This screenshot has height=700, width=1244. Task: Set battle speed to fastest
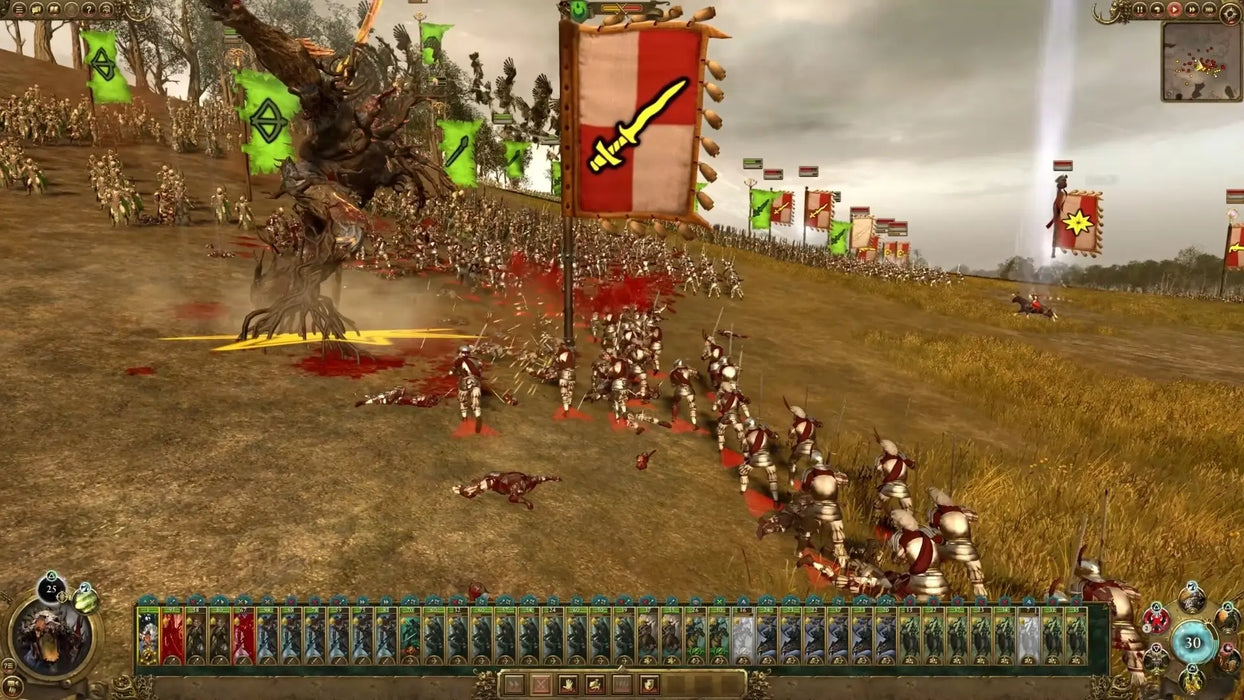pos(1209,9)
